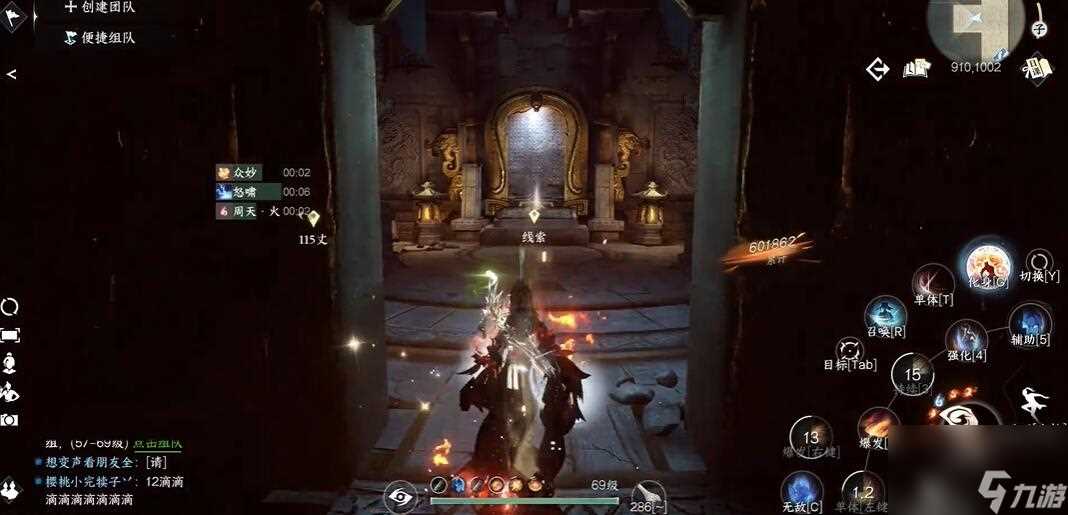Tap the dodge running-figure icon

[x=1034, y=404]
